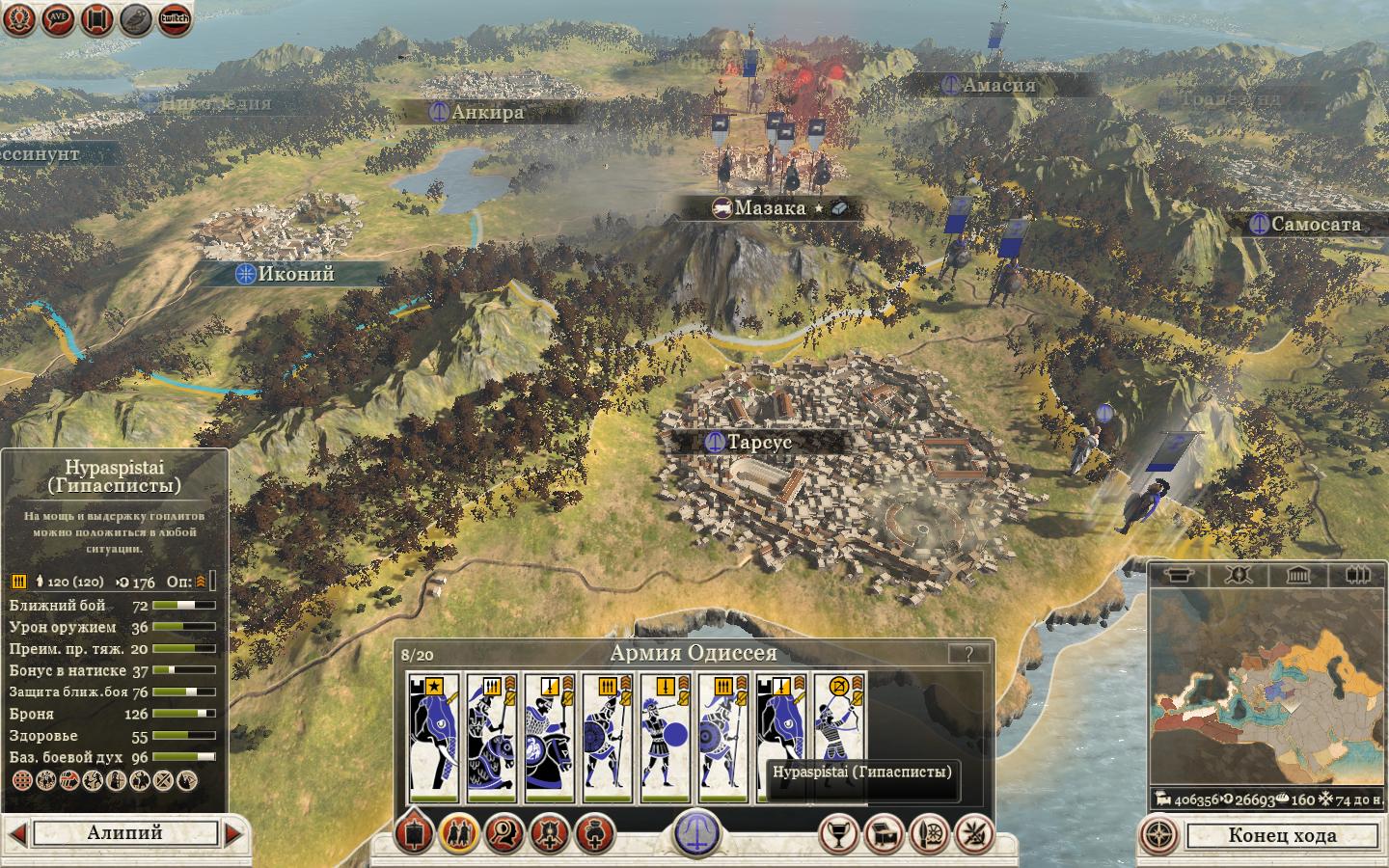Select the archer unit card

pos(839,738)
